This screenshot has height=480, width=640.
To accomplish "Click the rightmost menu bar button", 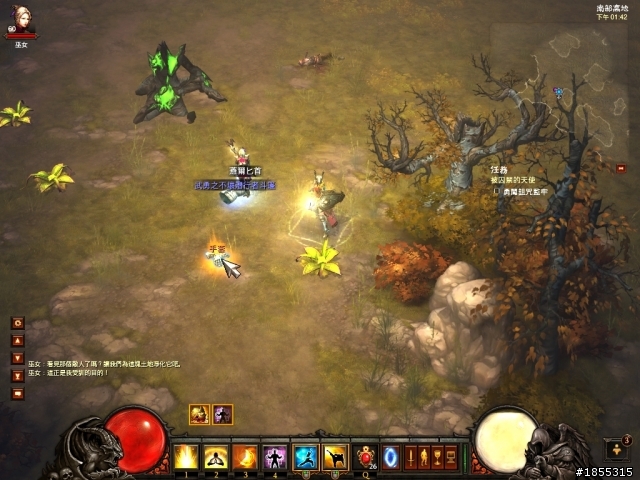I will point(450,457).
